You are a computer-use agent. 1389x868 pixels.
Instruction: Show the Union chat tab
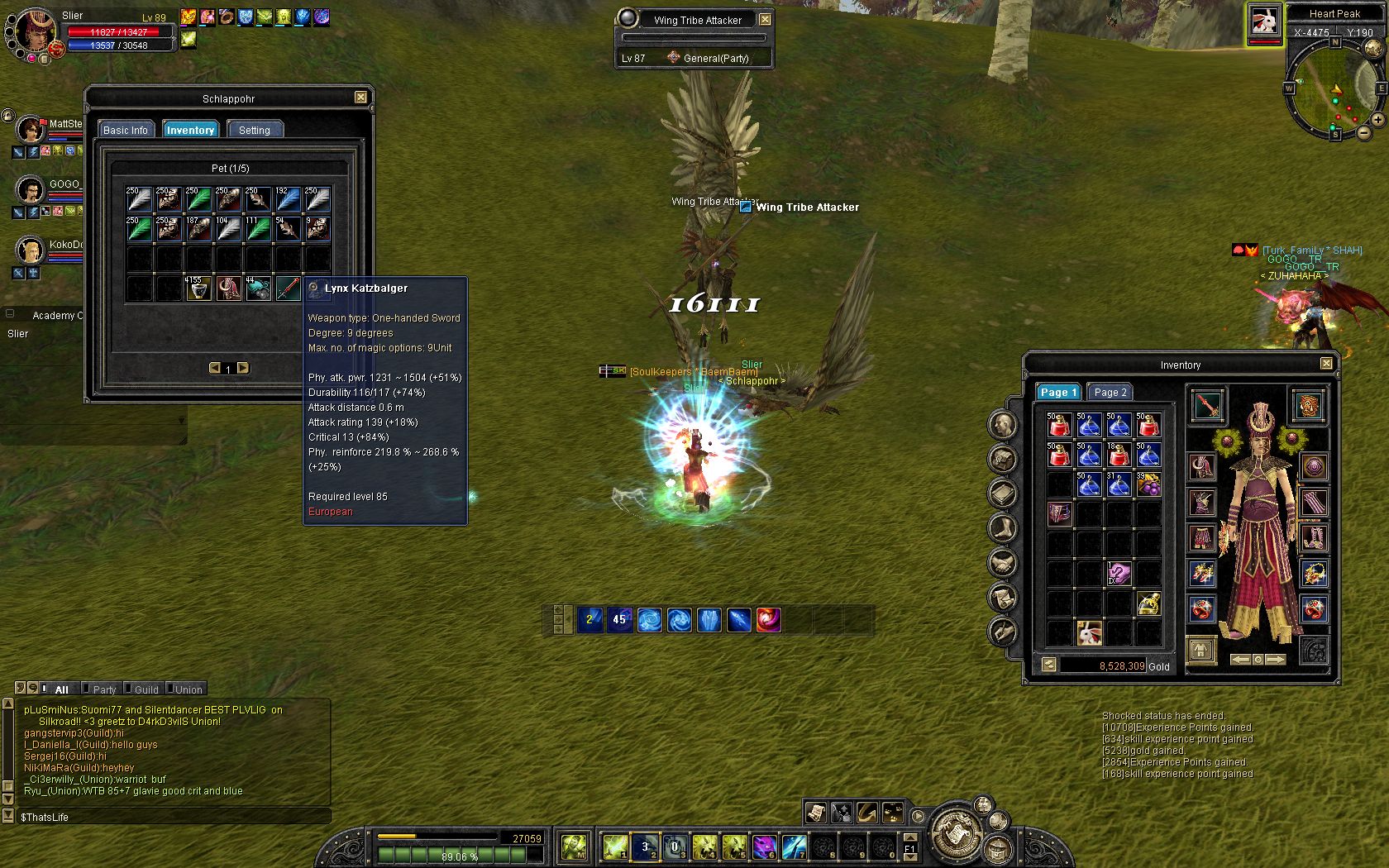pyautogui.click(x=188, y=689)
